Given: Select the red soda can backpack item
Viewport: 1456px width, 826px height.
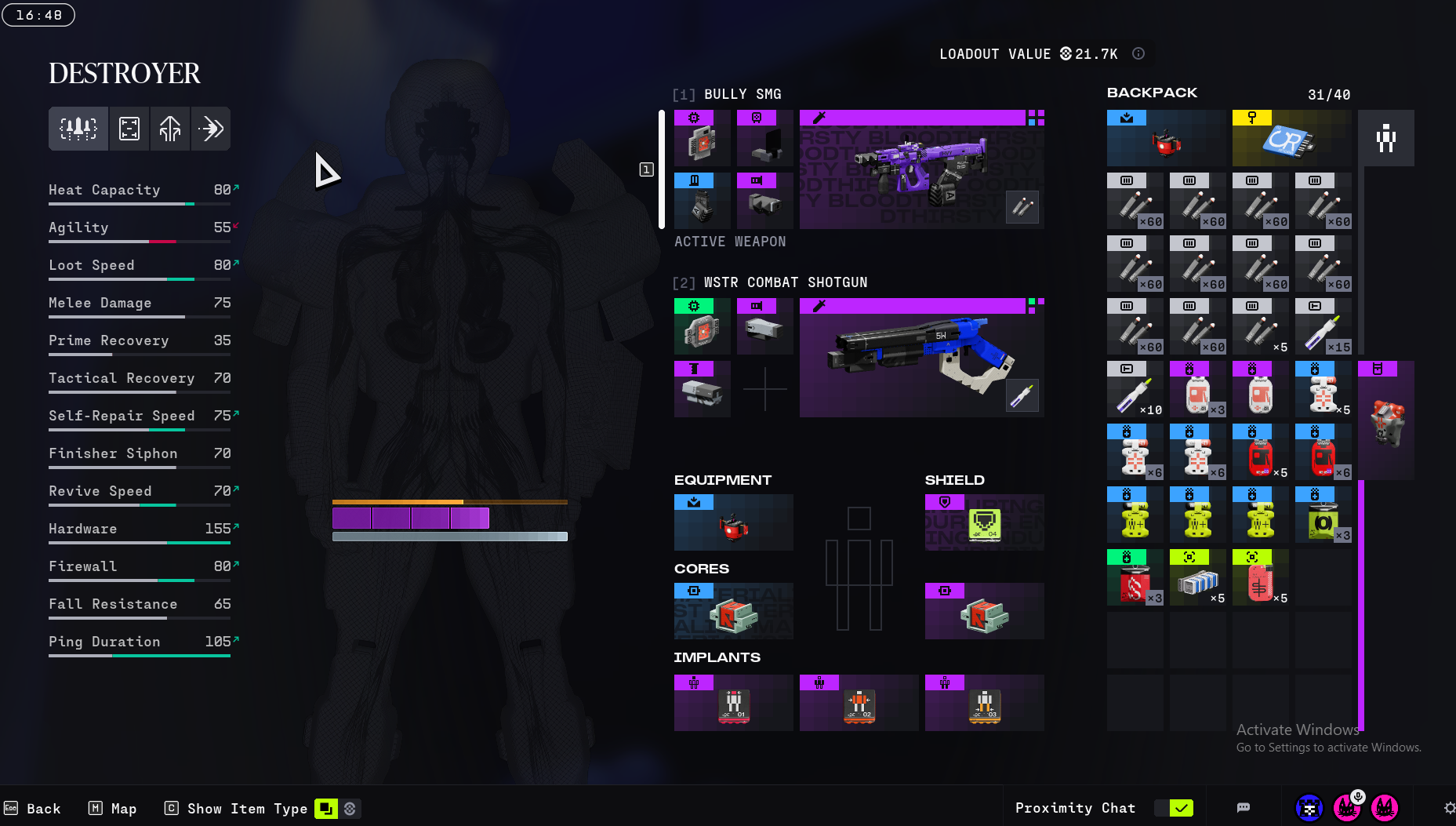Looking at the screenshot, I should [1135, 578].
